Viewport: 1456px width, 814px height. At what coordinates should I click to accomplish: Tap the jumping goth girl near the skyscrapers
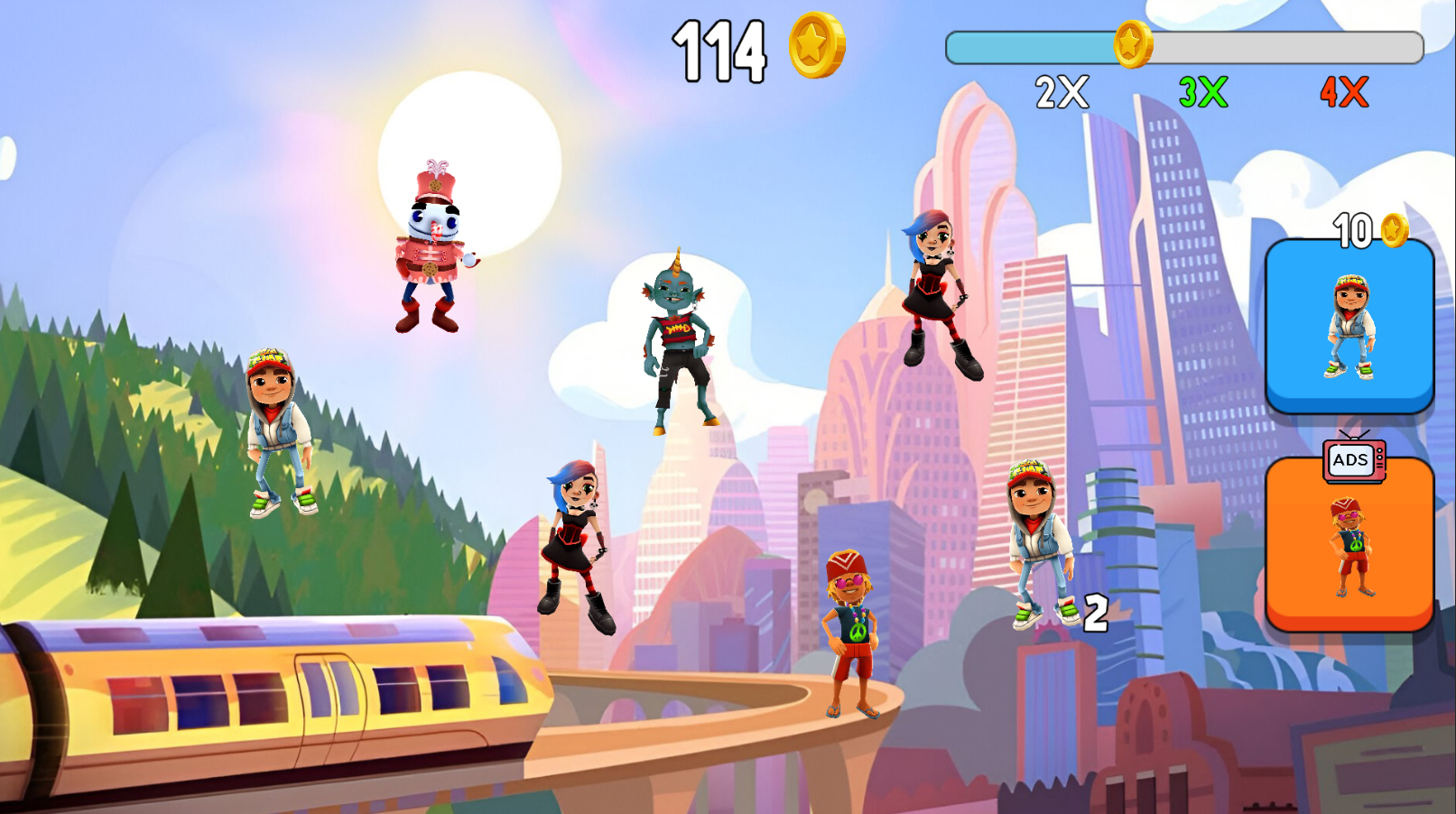click(934, 289)
